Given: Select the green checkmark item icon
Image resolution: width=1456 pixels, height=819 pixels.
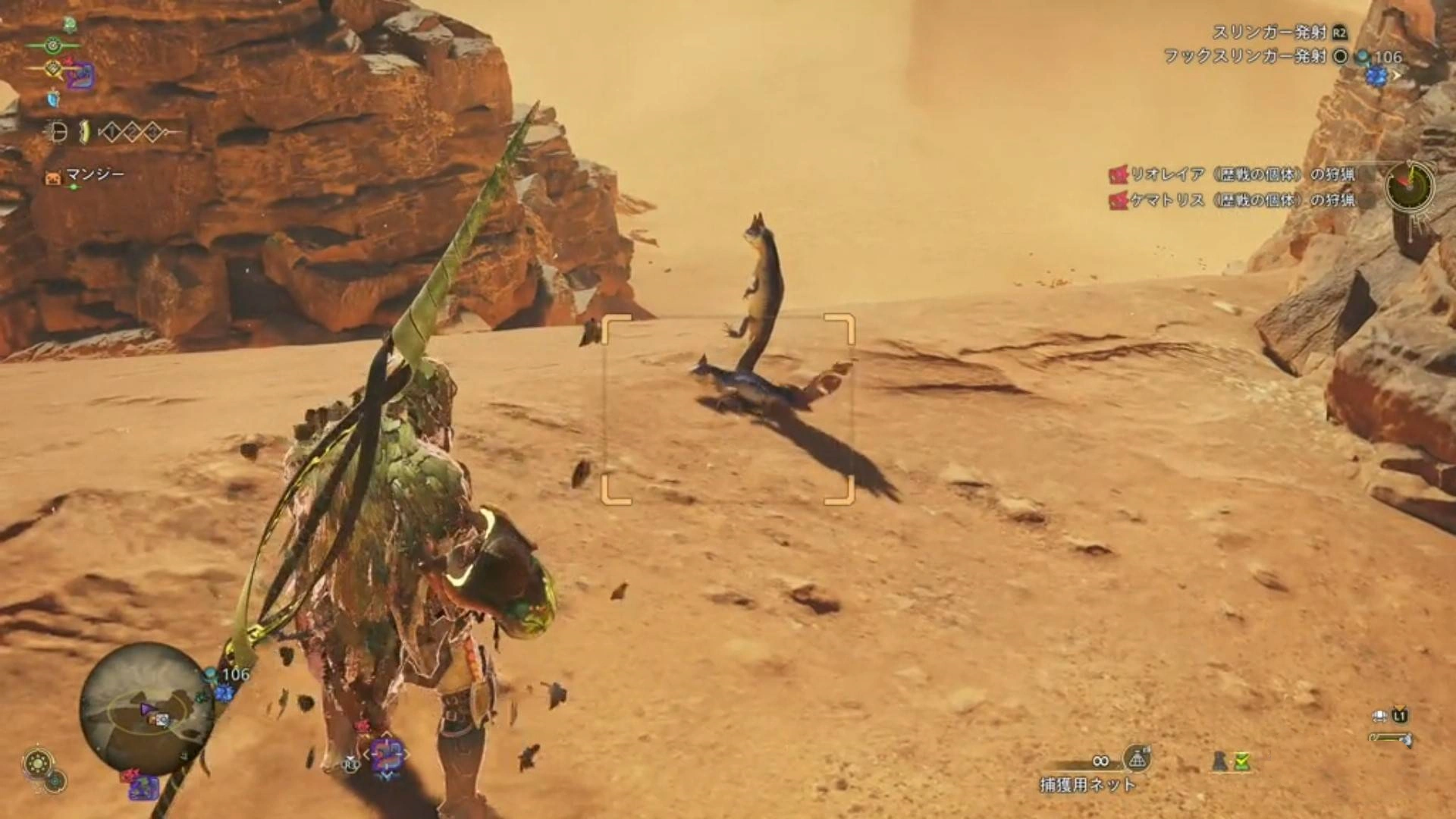Looking at the screenshot, I should 1241,761.
